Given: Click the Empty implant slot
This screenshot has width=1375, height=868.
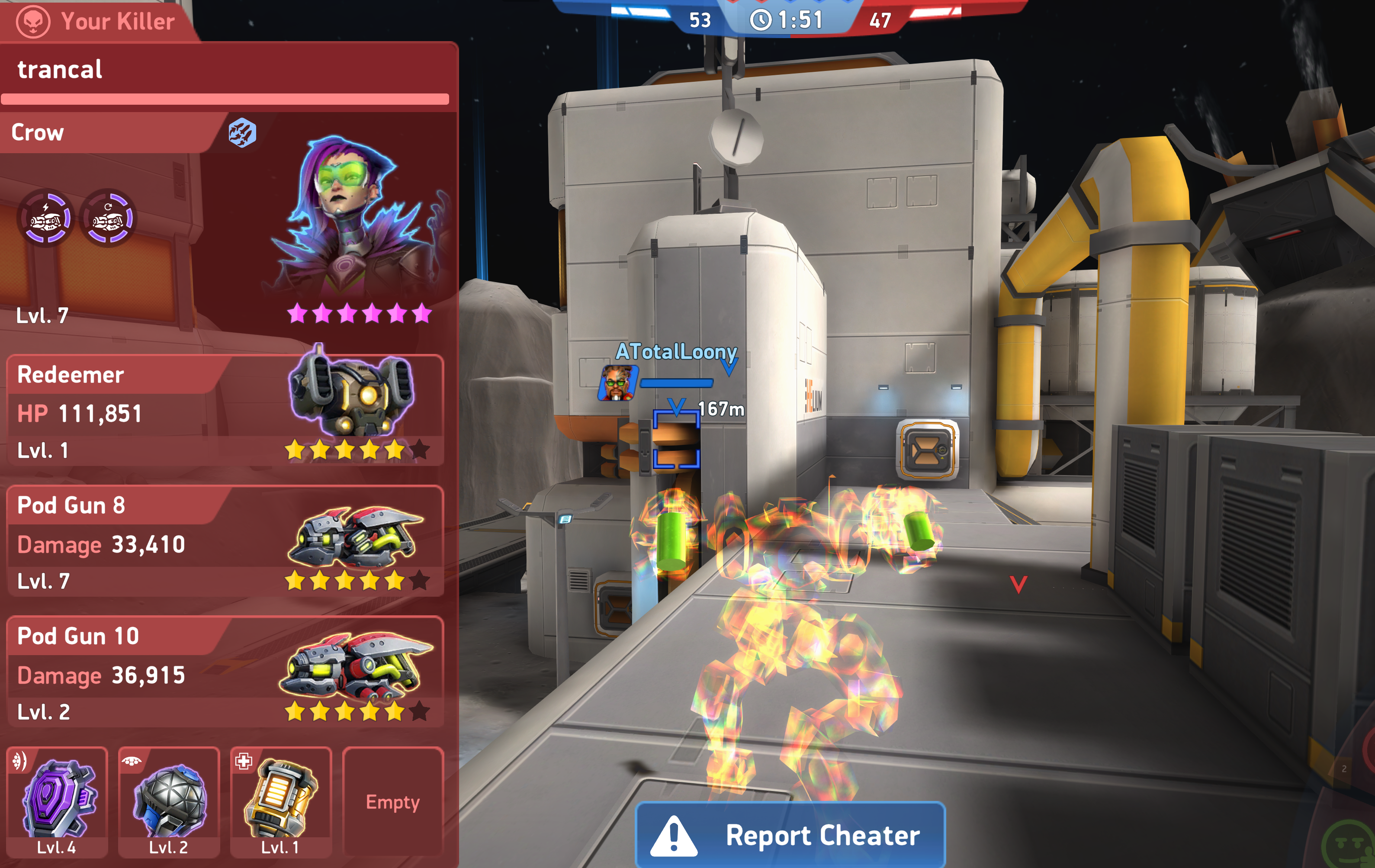Looking at the screenshot, I should point(393,800).
